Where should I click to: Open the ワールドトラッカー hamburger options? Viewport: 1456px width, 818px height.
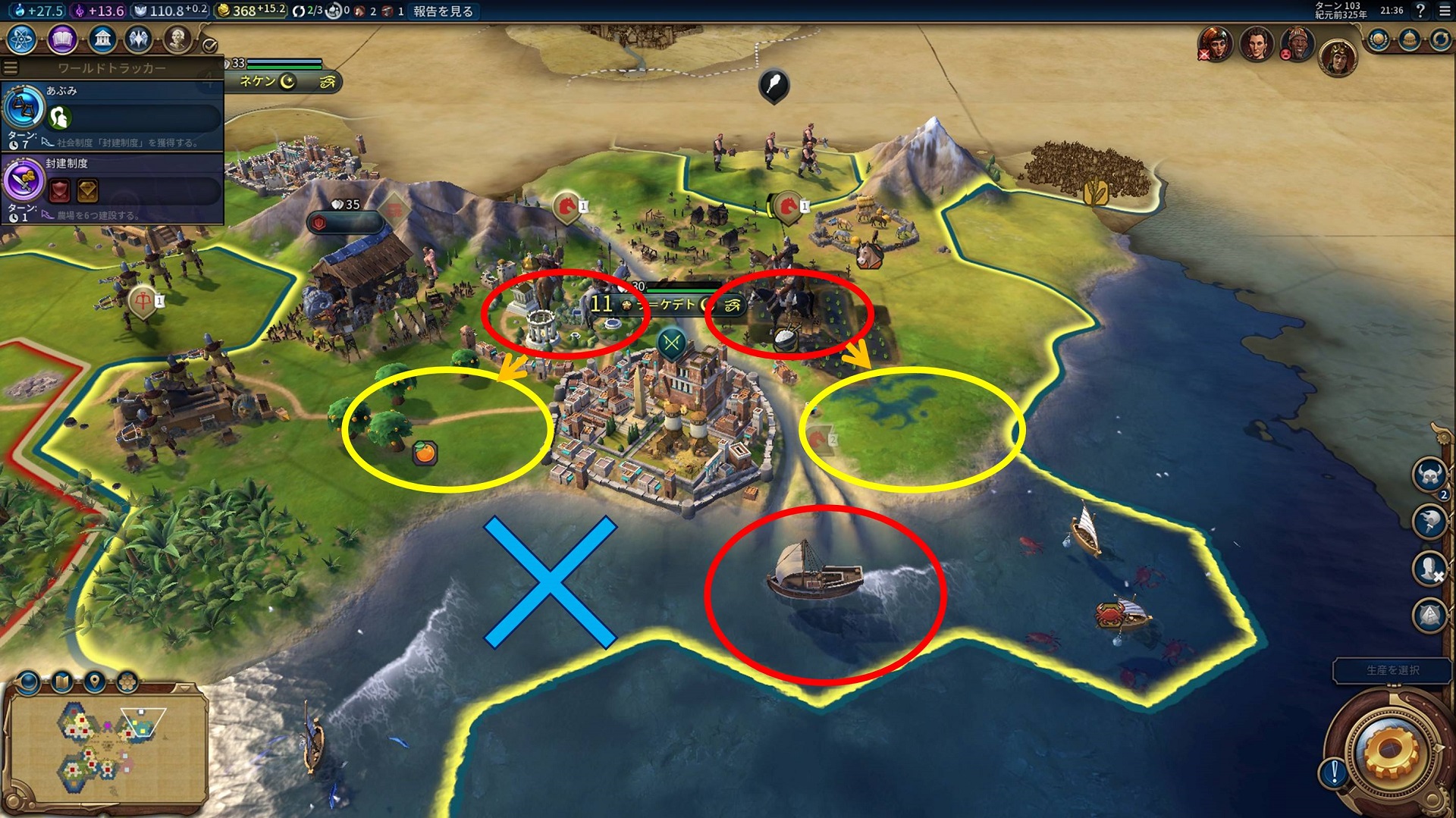(x=11, y=68)
